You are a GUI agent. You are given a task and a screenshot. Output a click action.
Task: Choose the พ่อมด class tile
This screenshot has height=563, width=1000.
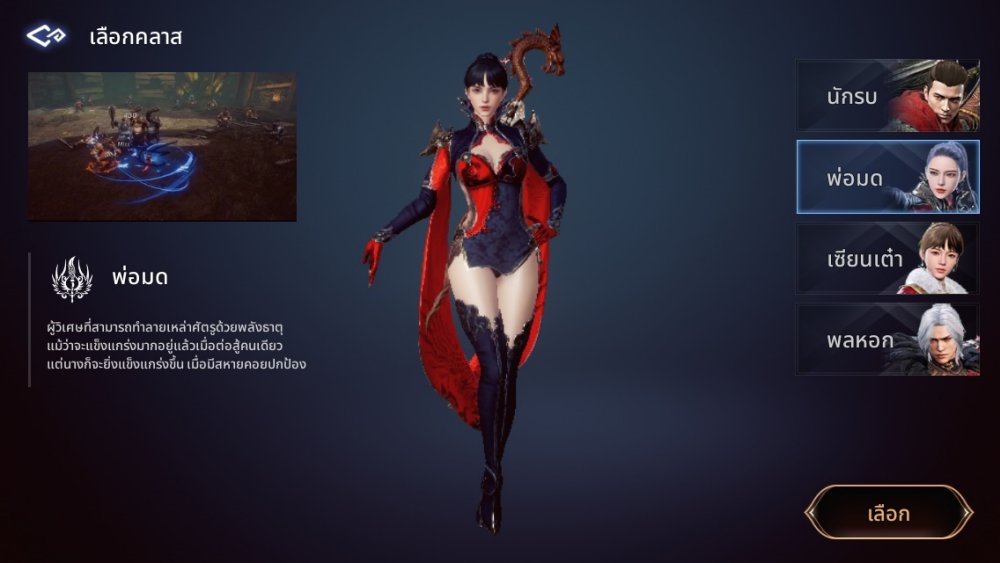[887, 177]
